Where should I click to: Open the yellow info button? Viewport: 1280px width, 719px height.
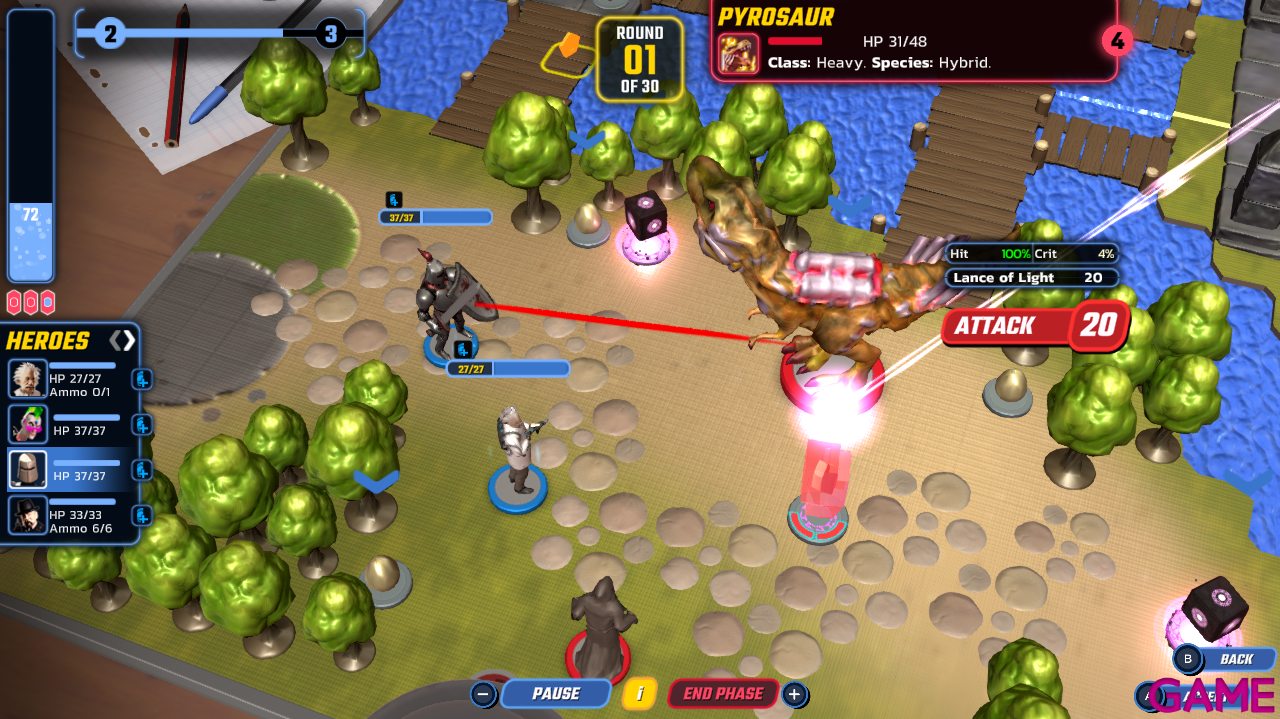click(x=639, y=693)
